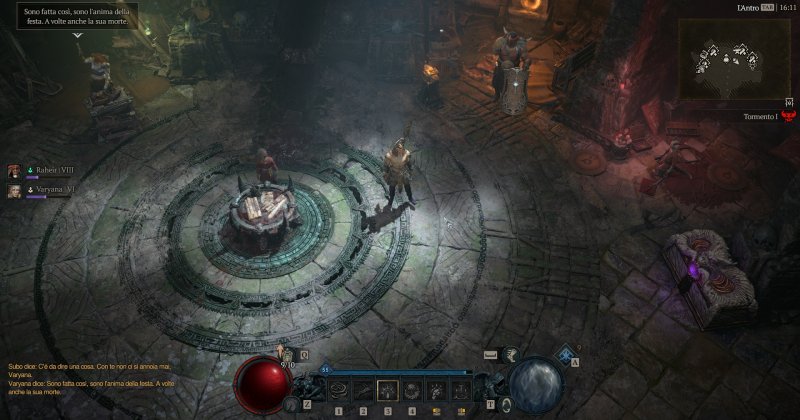The image size is (800, 420).
Task: Activate the sixth skill bar slot
Action: pos(460,391)
